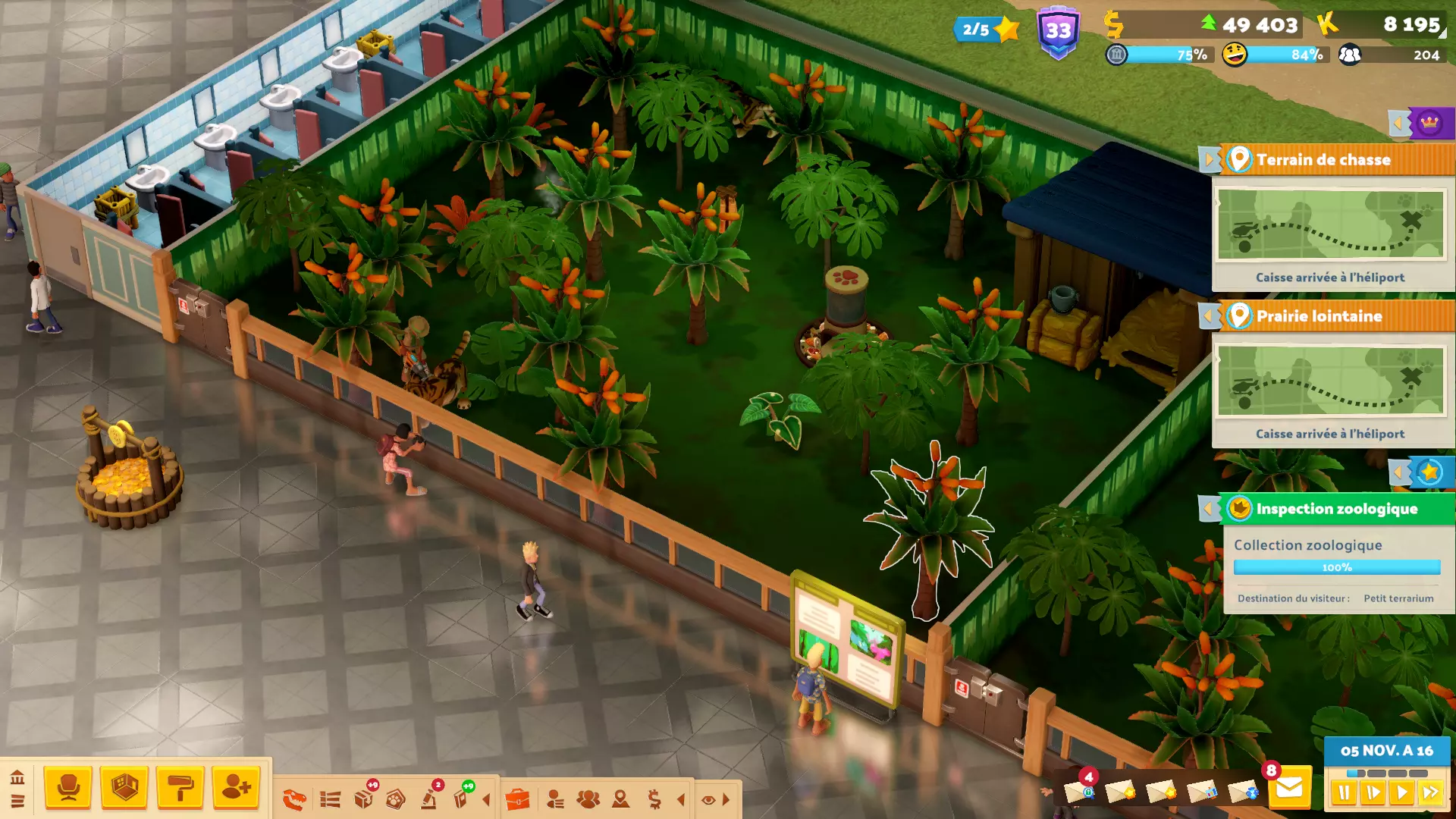The image size is (1456, 819).
Task: Open the crate inventory icon
Action: click(364, 799)
